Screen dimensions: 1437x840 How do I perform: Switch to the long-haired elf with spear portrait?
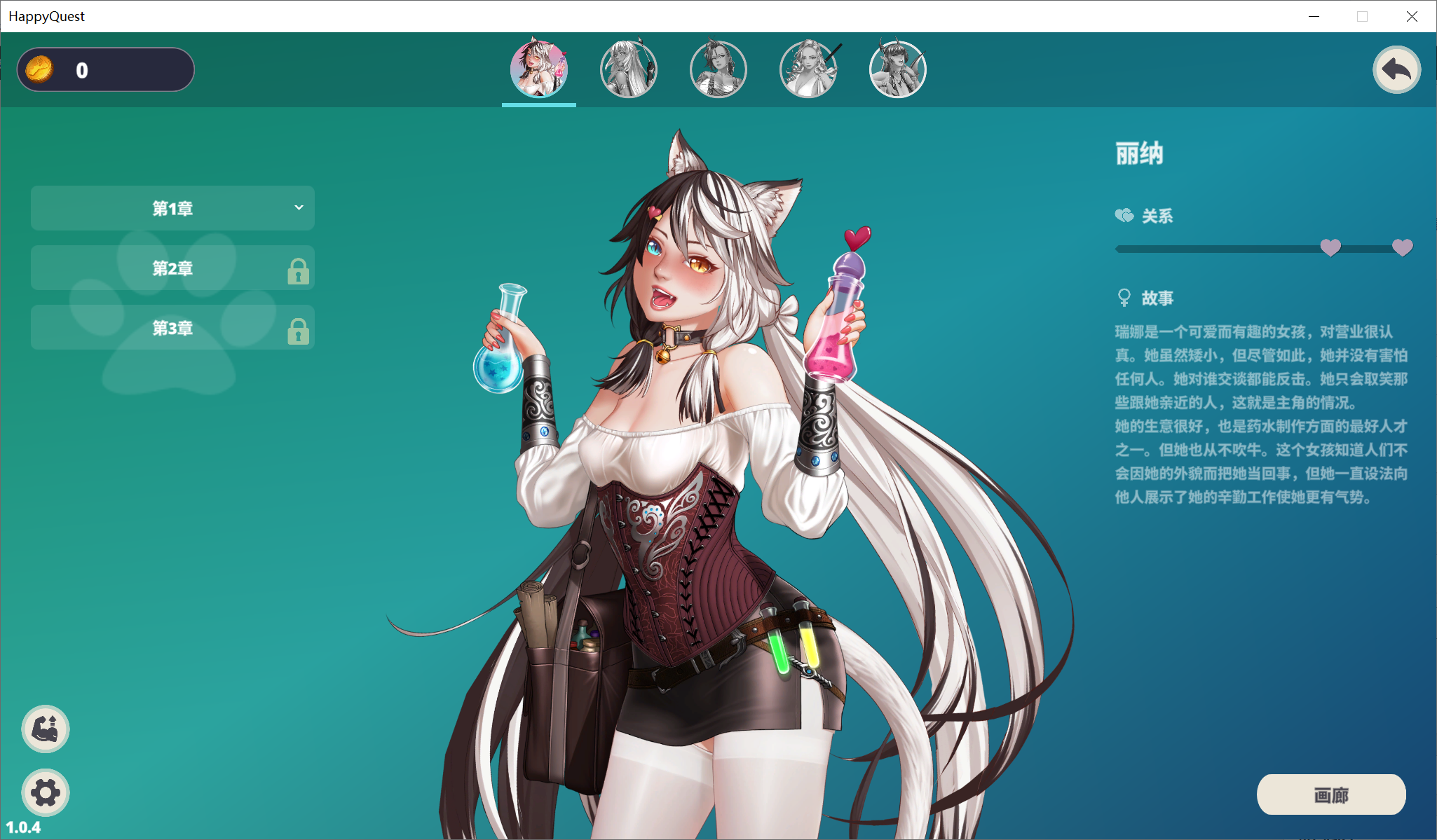coord(628,69)
